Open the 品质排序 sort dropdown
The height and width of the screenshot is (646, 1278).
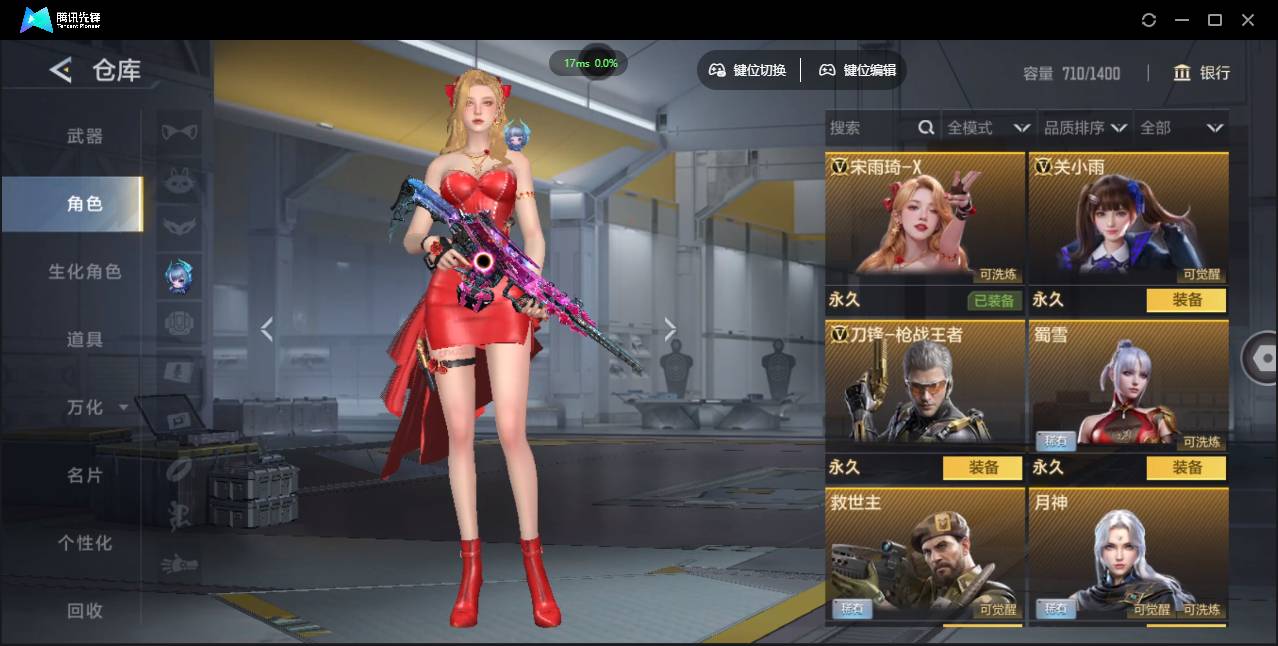(x=1085, y=128)
